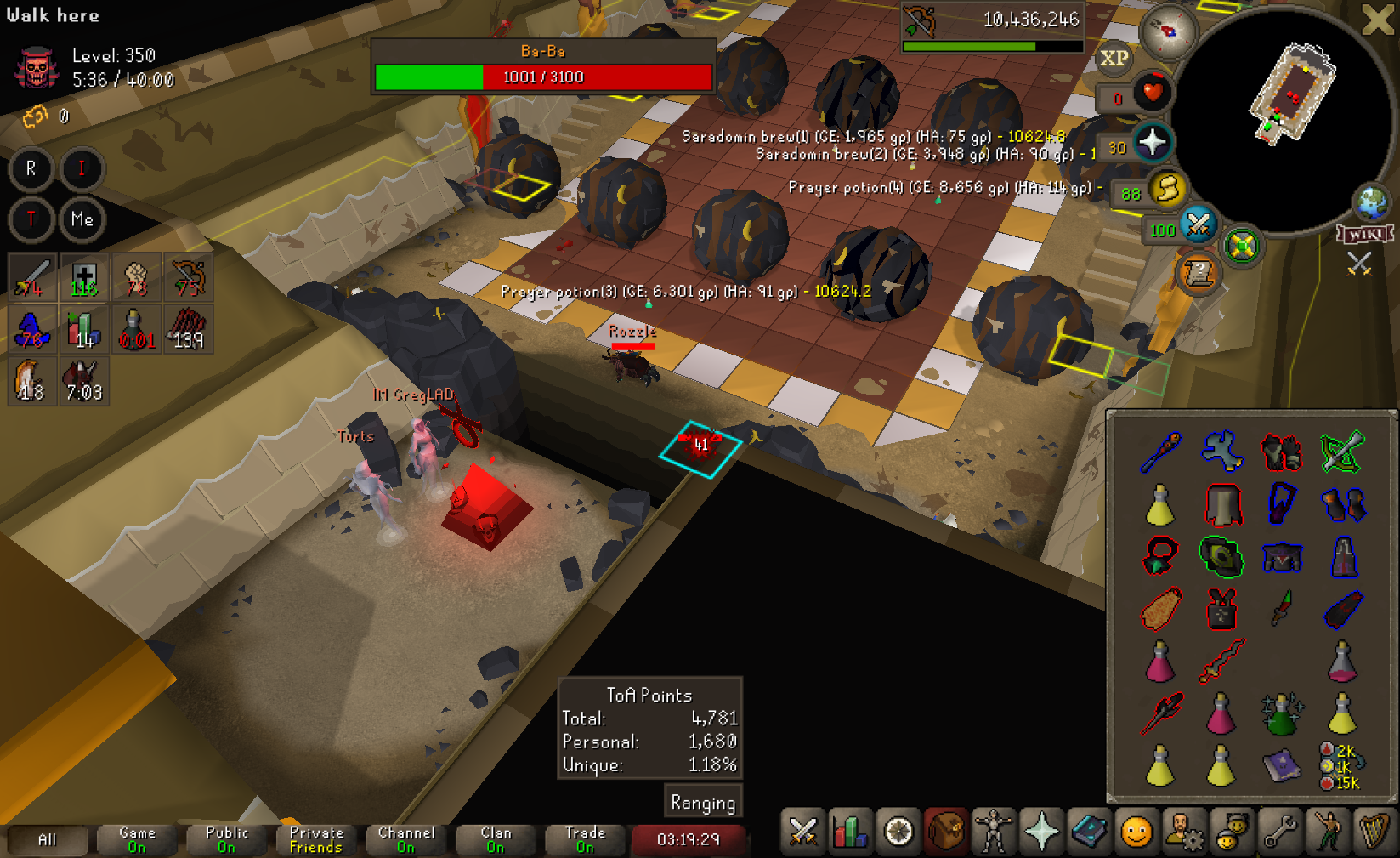Toggle the XP drops button
The height and width of the screenshot is (858, 1400).
(1114, 58)
